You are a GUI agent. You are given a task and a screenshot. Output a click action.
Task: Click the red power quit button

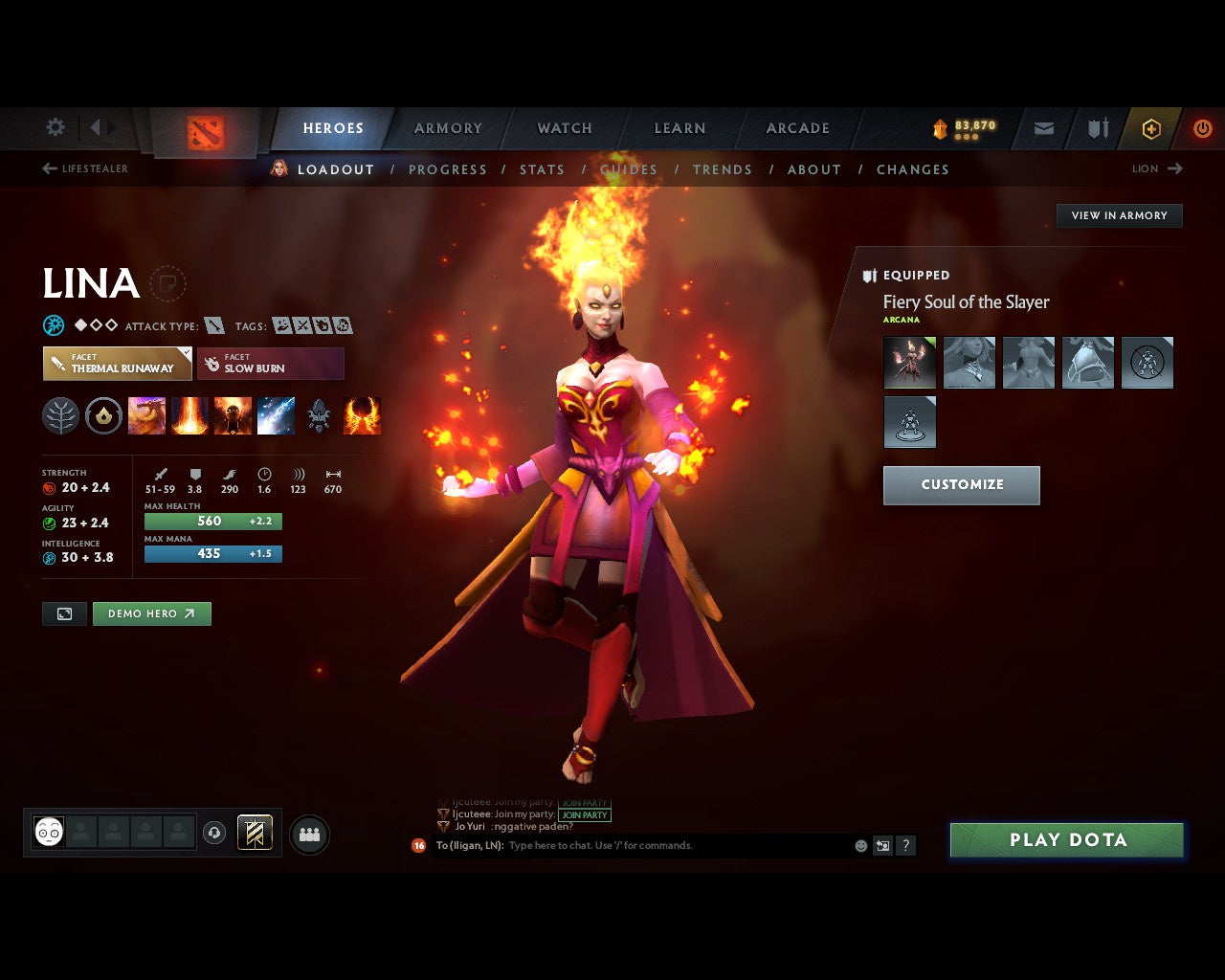click(1203, 128)
